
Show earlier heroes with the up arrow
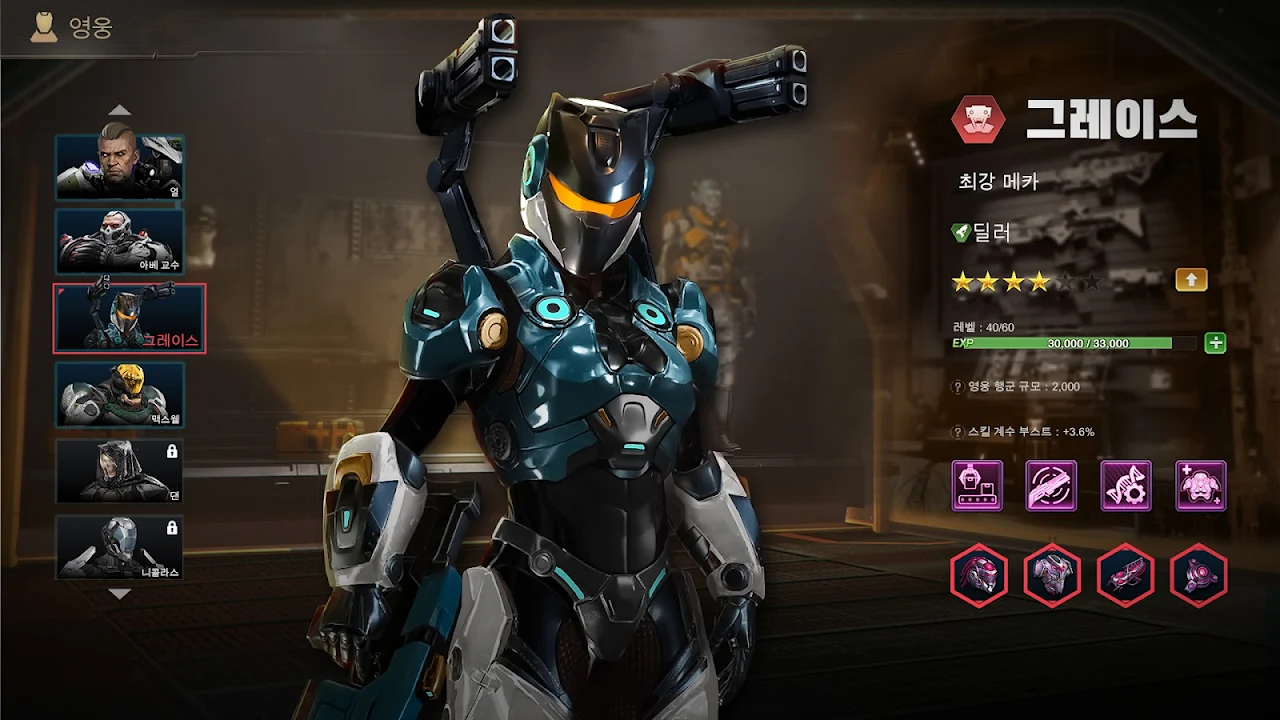(x=120, y=110)
